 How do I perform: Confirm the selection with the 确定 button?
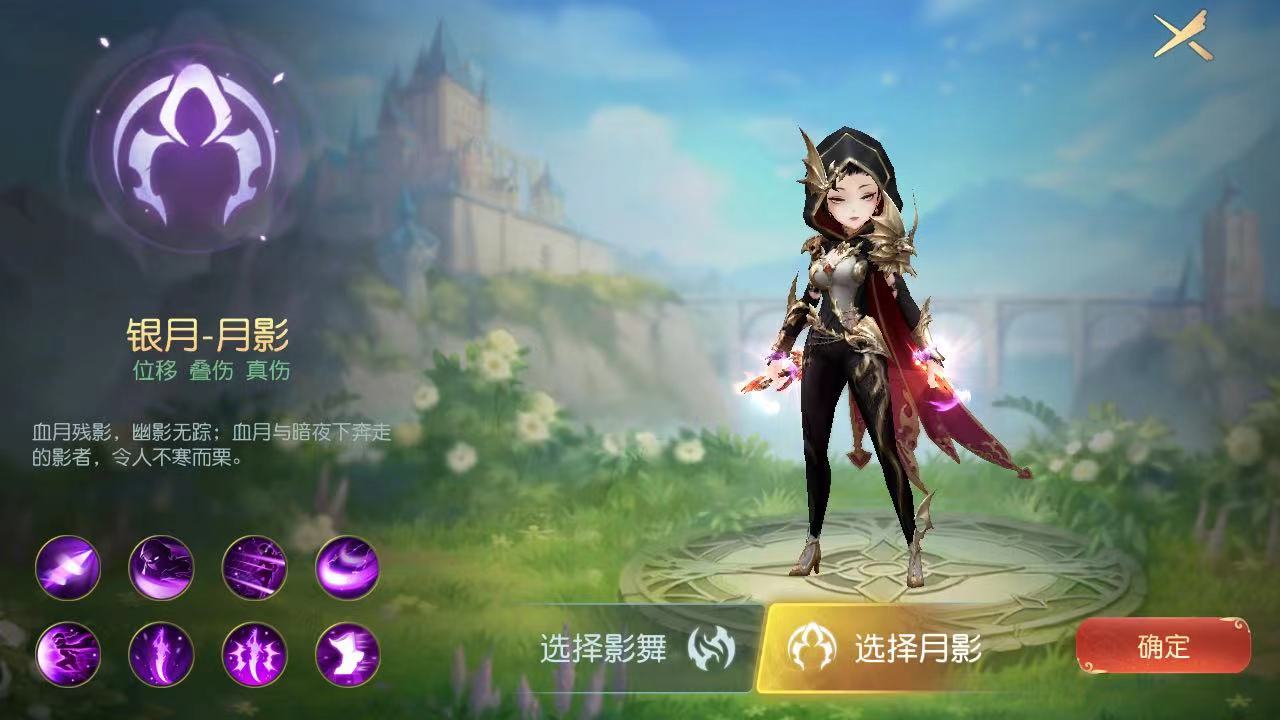pos(1163,646)
